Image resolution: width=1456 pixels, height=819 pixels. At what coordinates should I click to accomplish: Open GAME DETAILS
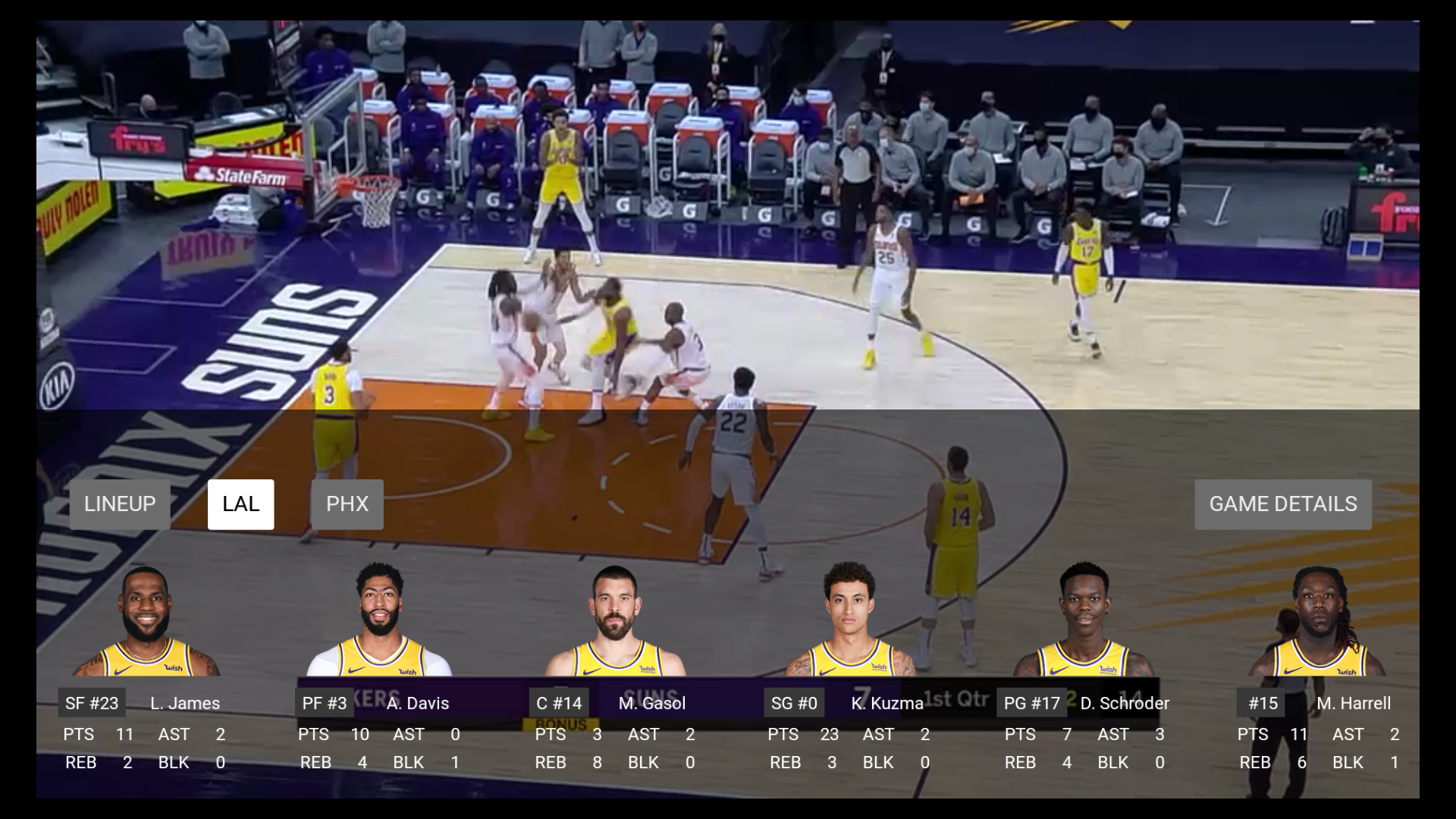1282,504
